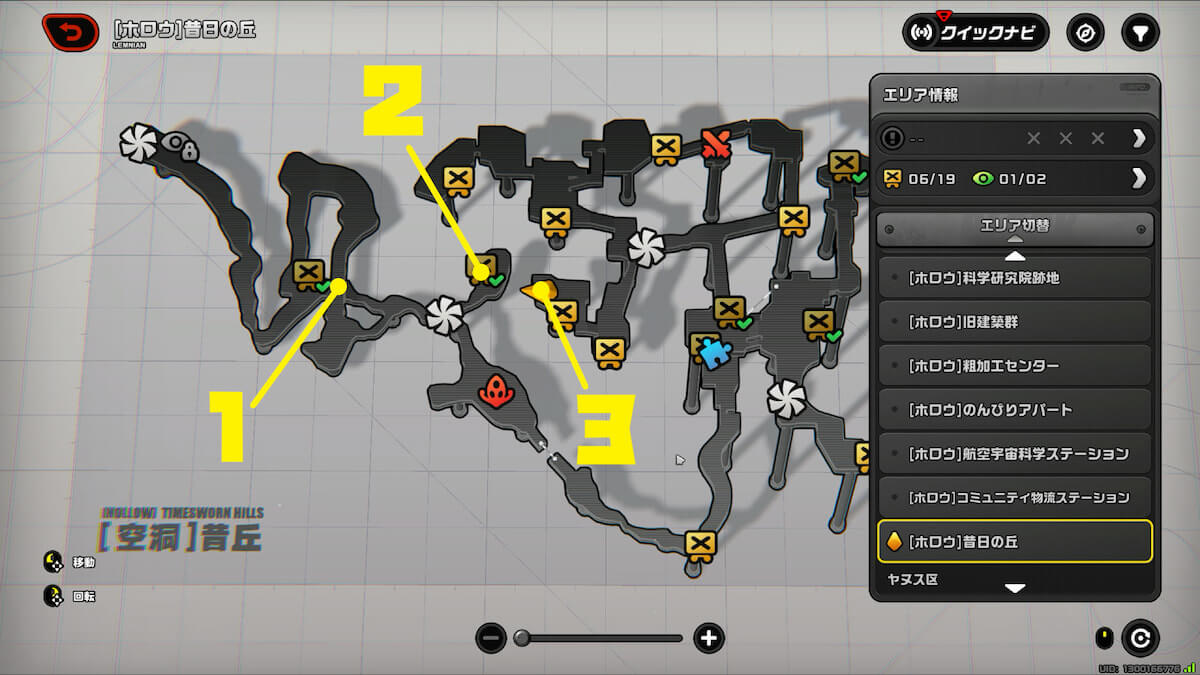Choose [ホロウ]コミュニティ物流ステーション area

(x=1014, y=497)
